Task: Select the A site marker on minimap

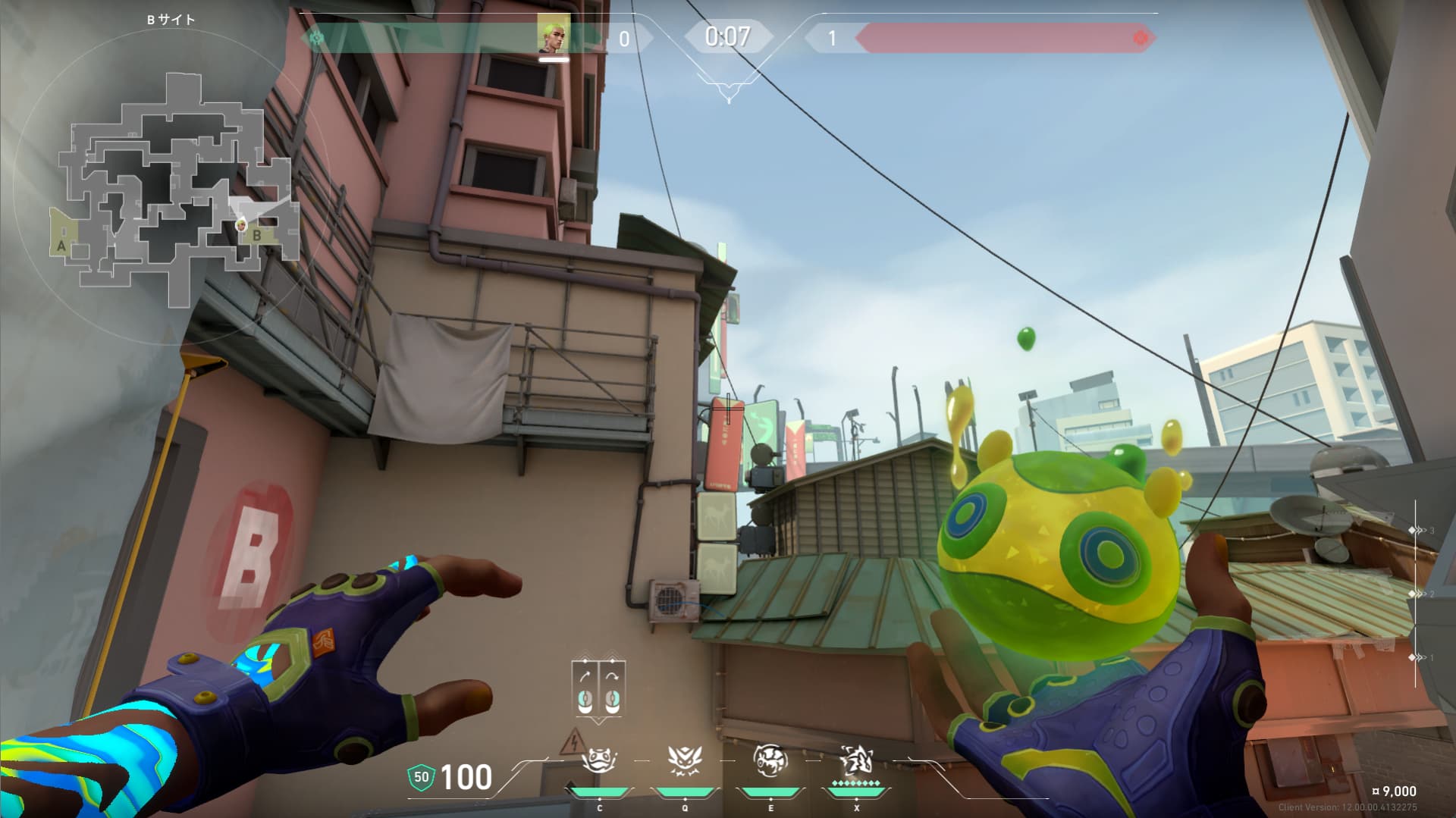Action: pyautogui.click(x=61, y=246)
